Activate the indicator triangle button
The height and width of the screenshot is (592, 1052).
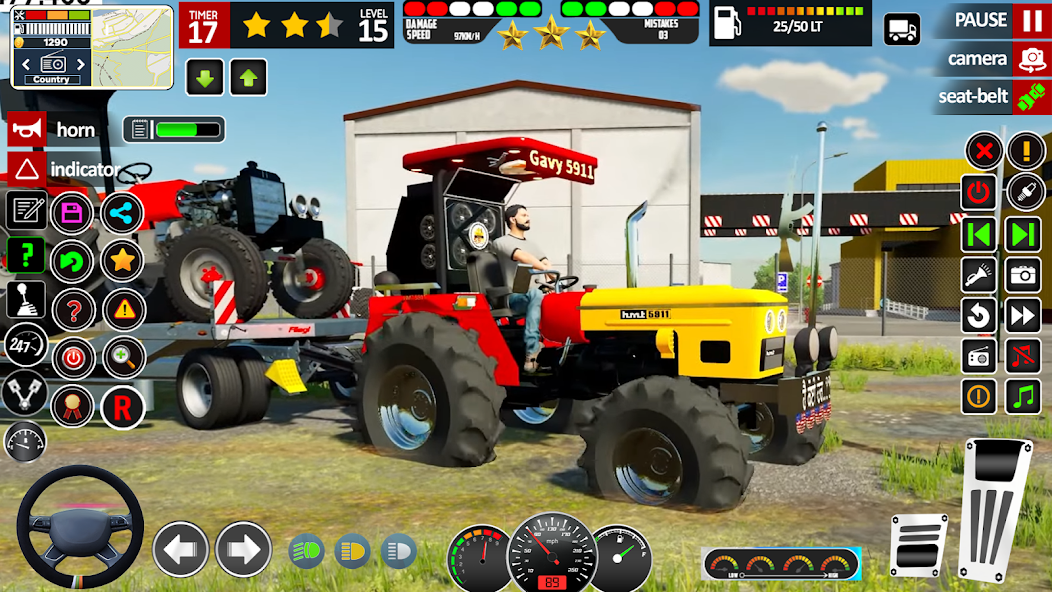pyautogui.click(x=28, y=169)
